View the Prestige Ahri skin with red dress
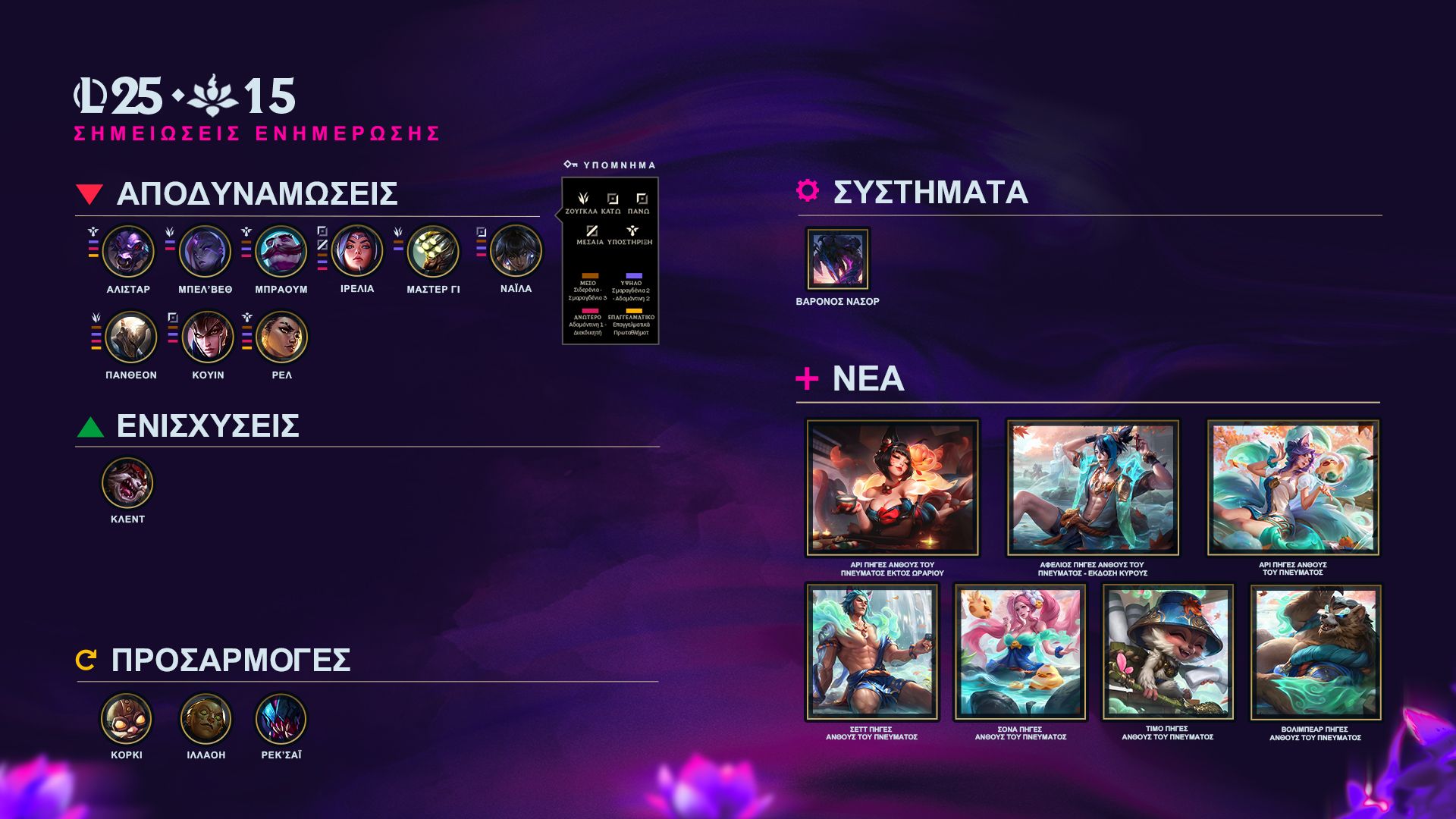Viewport: 1456px width, 819px height. (893, 488)
